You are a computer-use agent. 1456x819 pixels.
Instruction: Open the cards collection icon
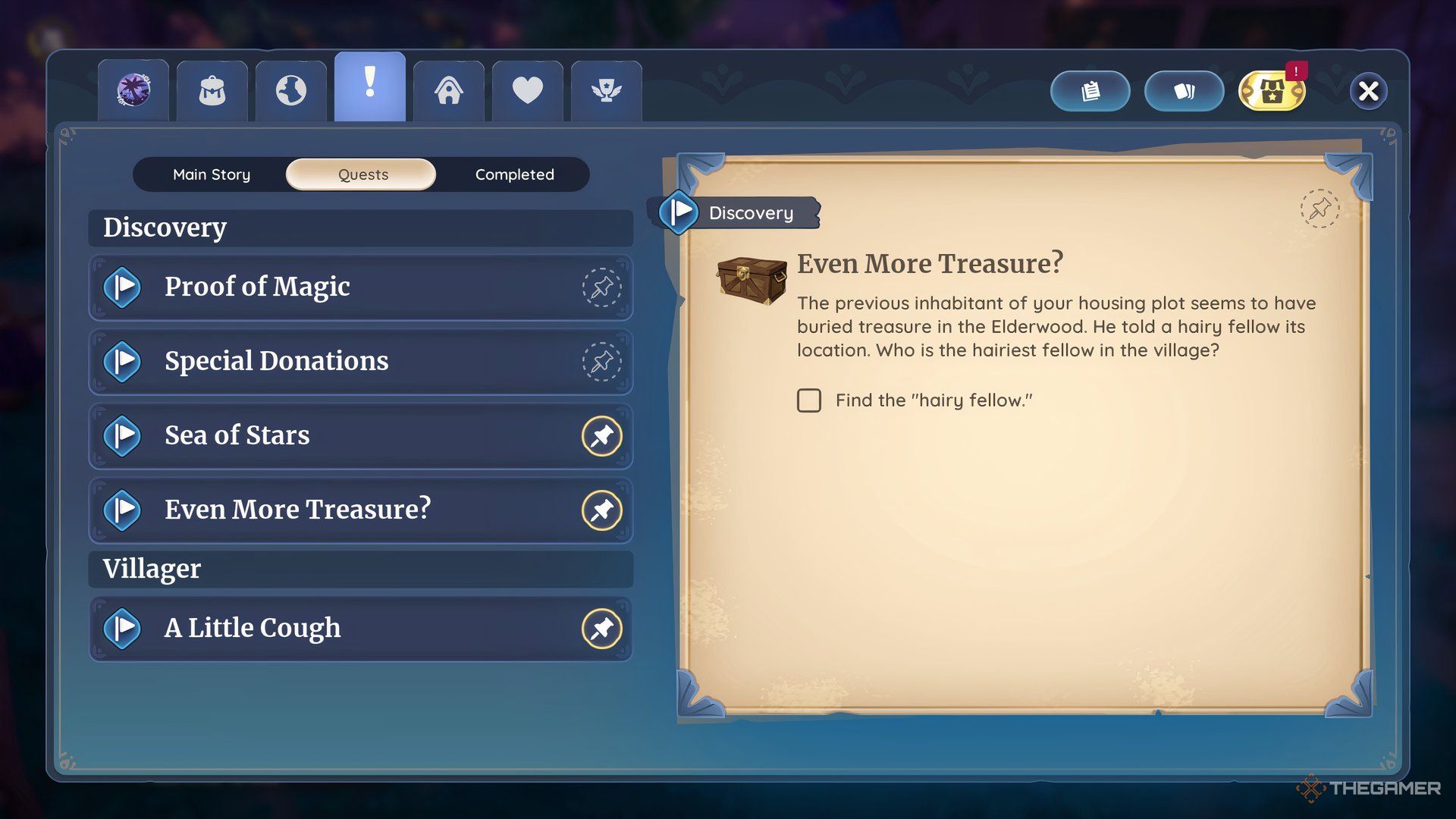pyautogui.click(x=1184, y=90)
